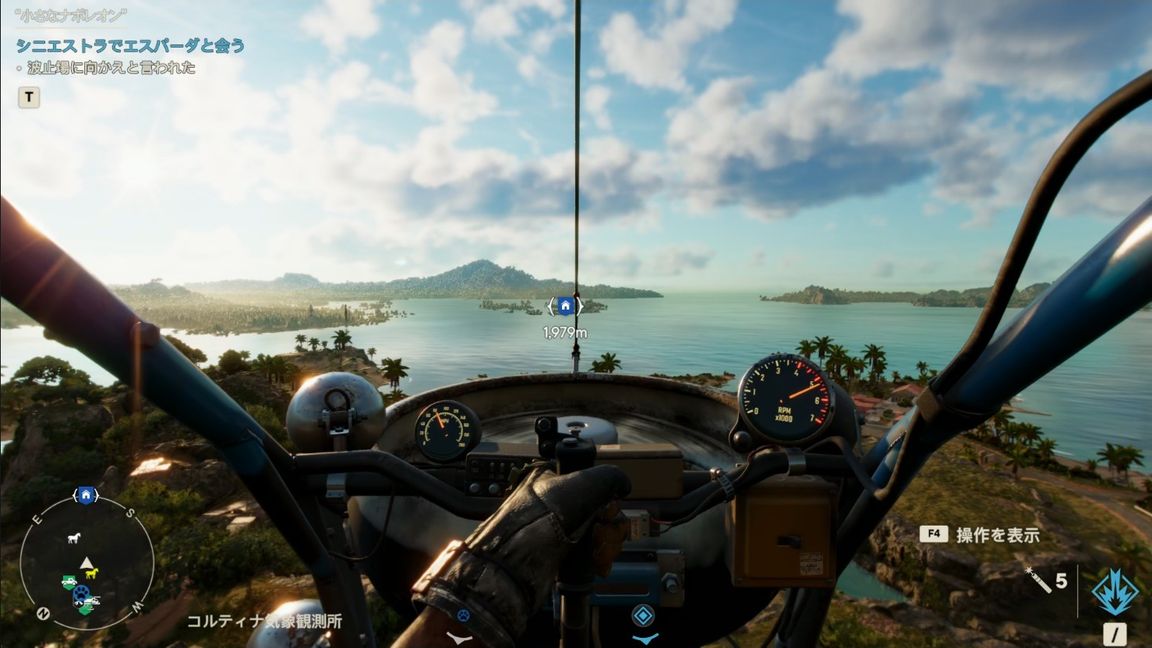Click the blue paw print minimap marker
1152x648 pixels.
tap(81, 593)
